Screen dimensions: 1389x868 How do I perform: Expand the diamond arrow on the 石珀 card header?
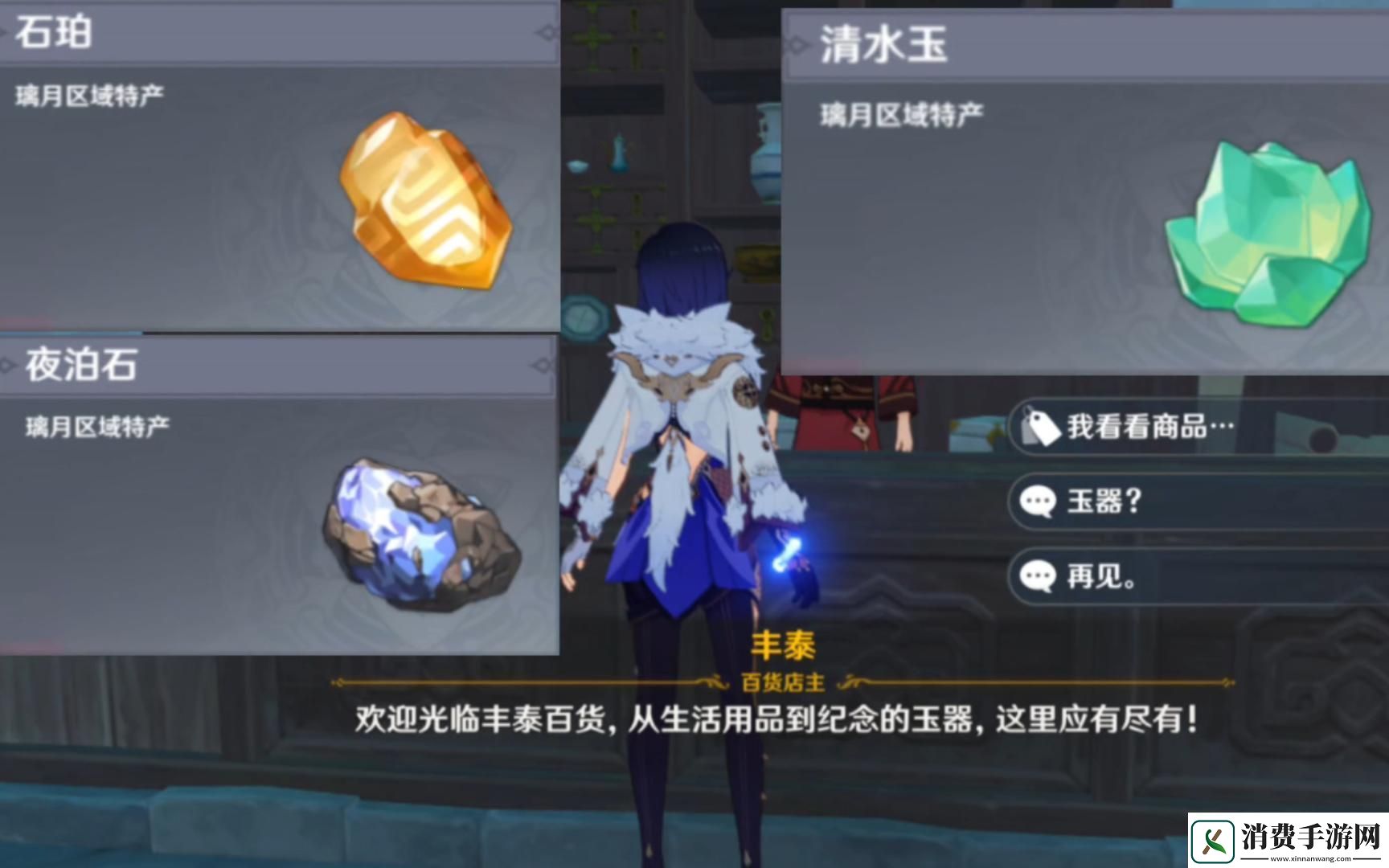[x=549, y=32]
